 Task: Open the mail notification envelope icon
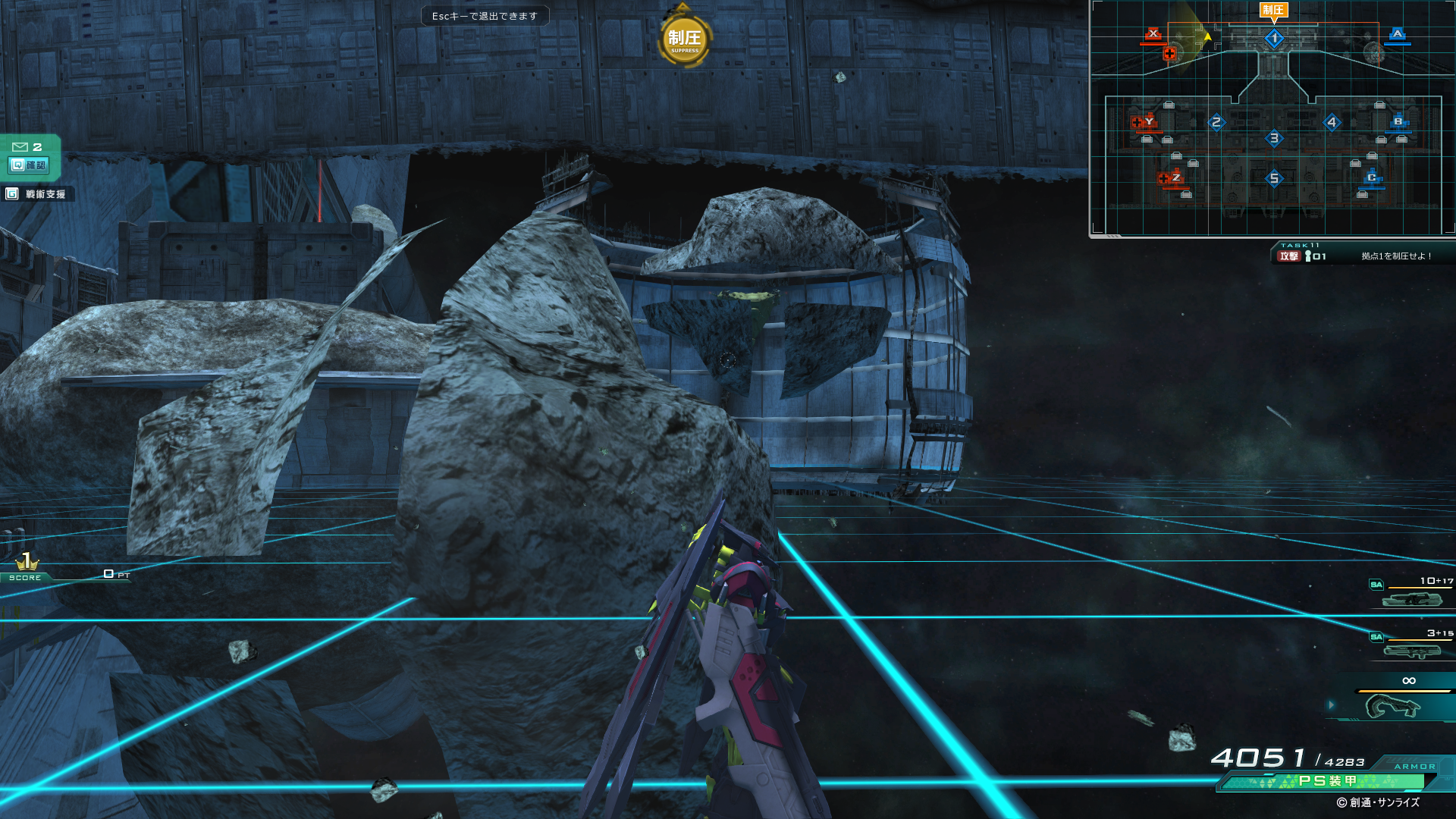(20, 146)
